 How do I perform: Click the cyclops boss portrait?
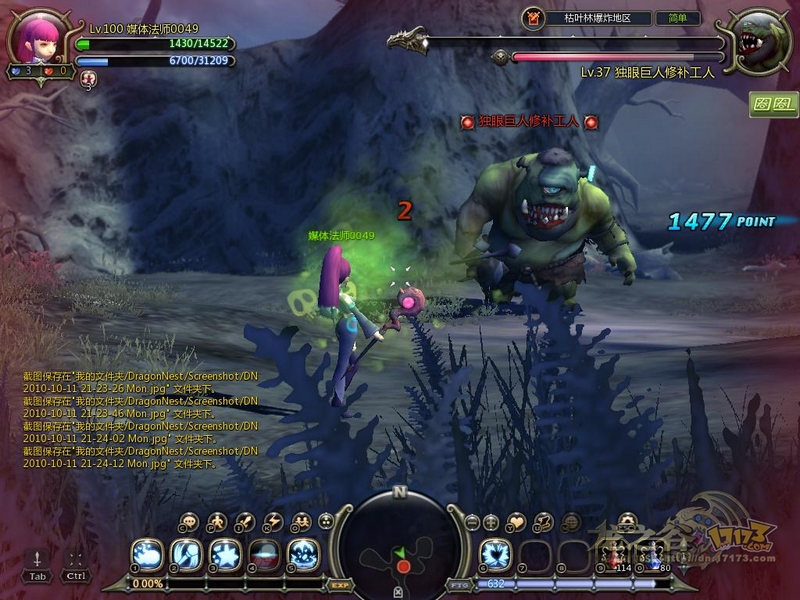(x=762, y=42)
